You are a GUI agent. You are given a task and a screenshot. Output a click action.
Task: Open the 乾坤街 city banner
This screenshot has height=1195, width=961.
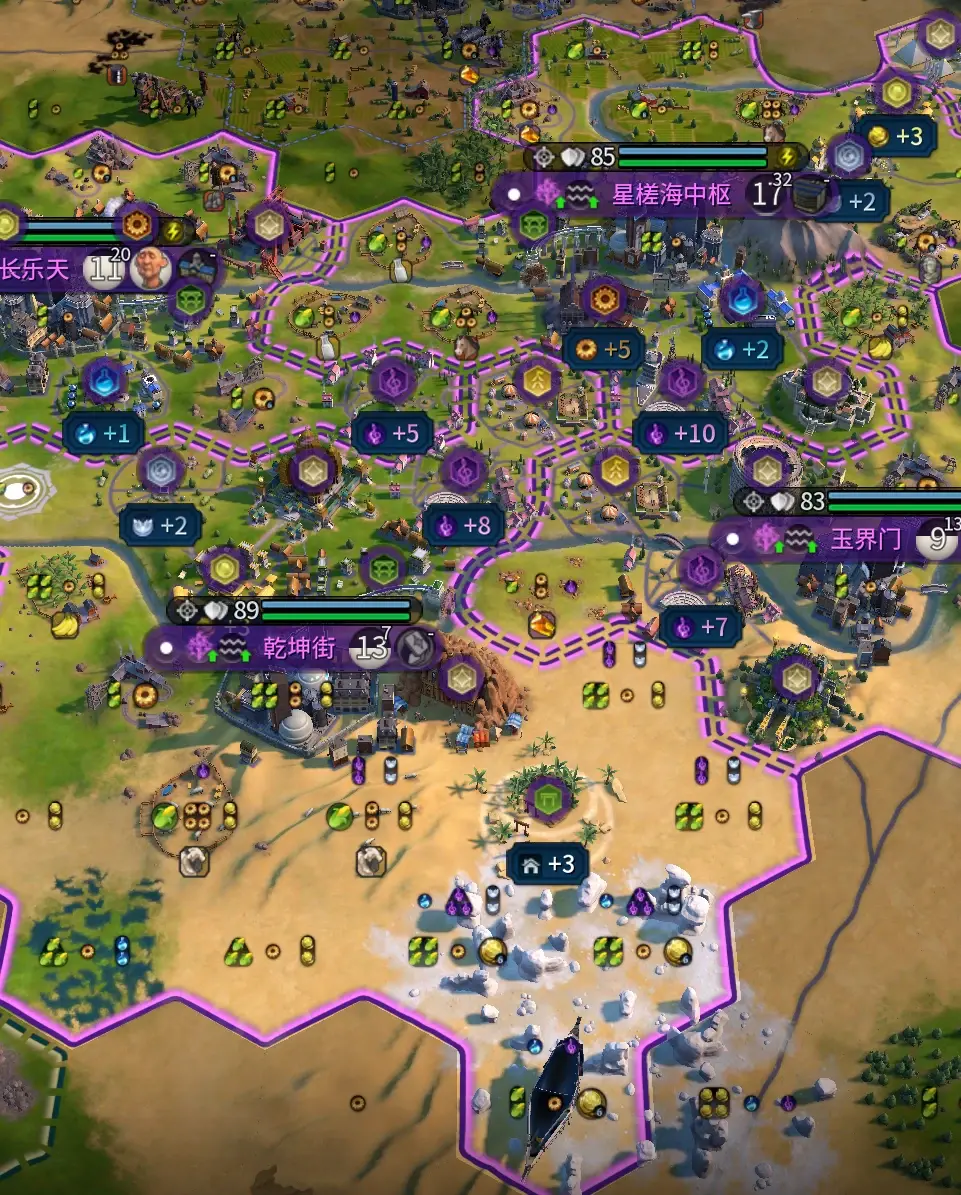click(299, 647)
